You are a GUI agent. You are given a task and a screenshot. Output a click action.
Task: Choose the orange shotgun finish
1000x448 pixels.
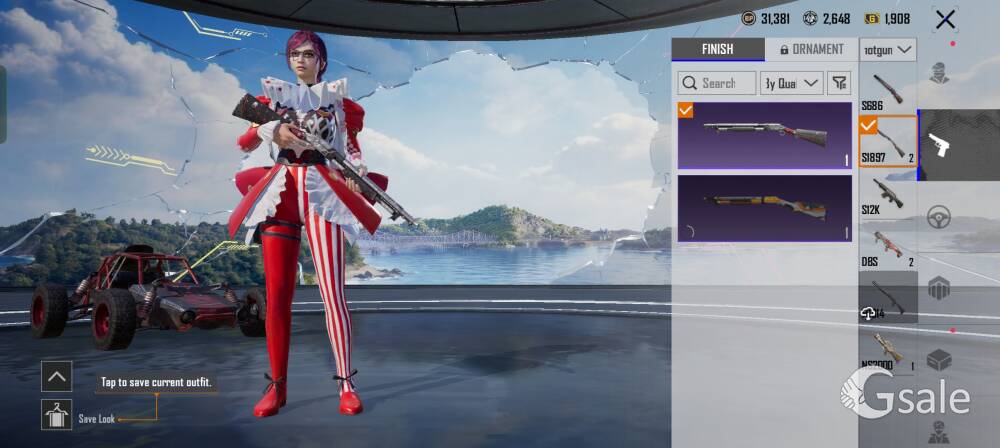point(764,208)
